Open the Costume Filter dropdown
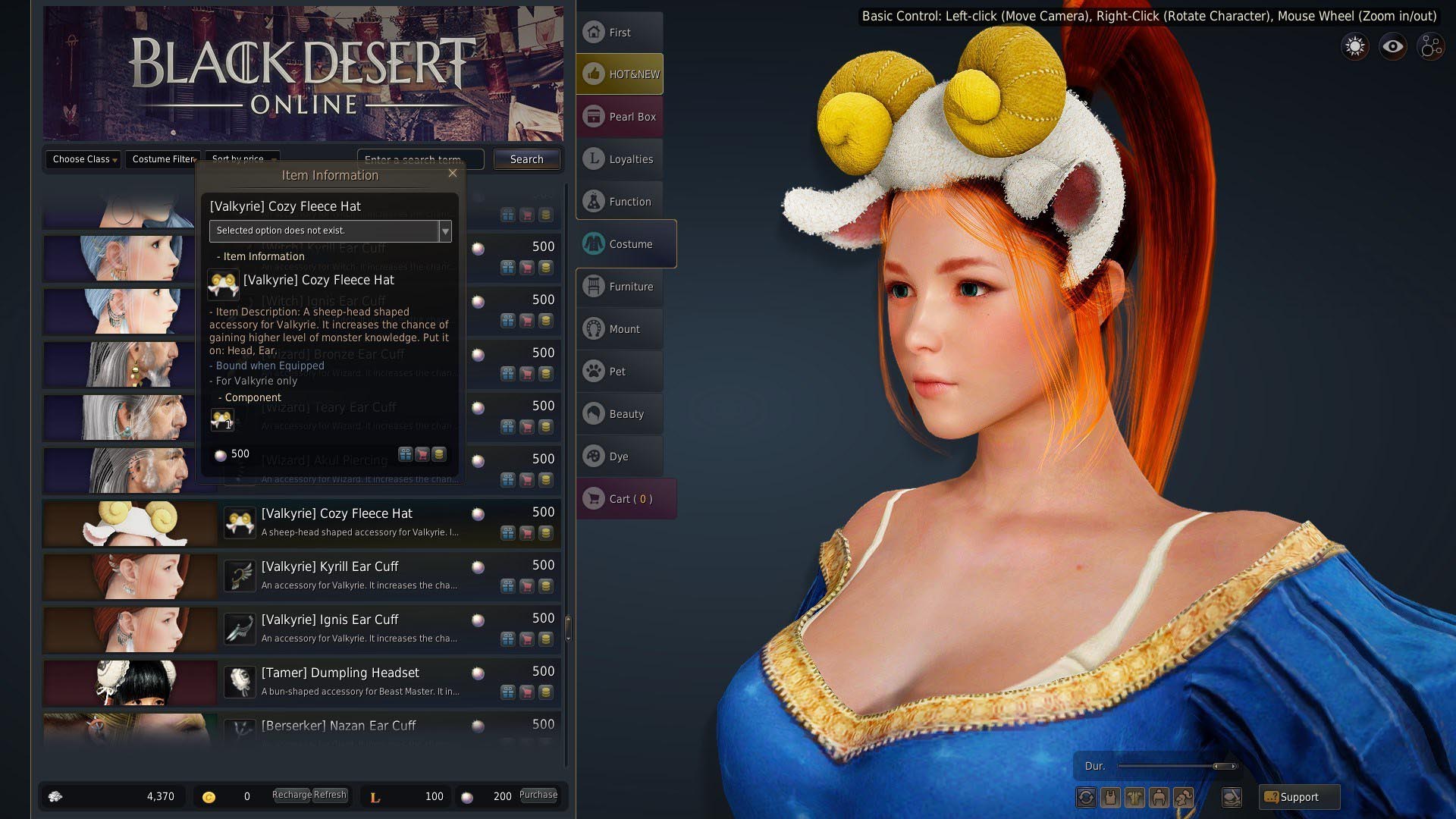This screenshot has width=1456, height=819. click(163, 159)
